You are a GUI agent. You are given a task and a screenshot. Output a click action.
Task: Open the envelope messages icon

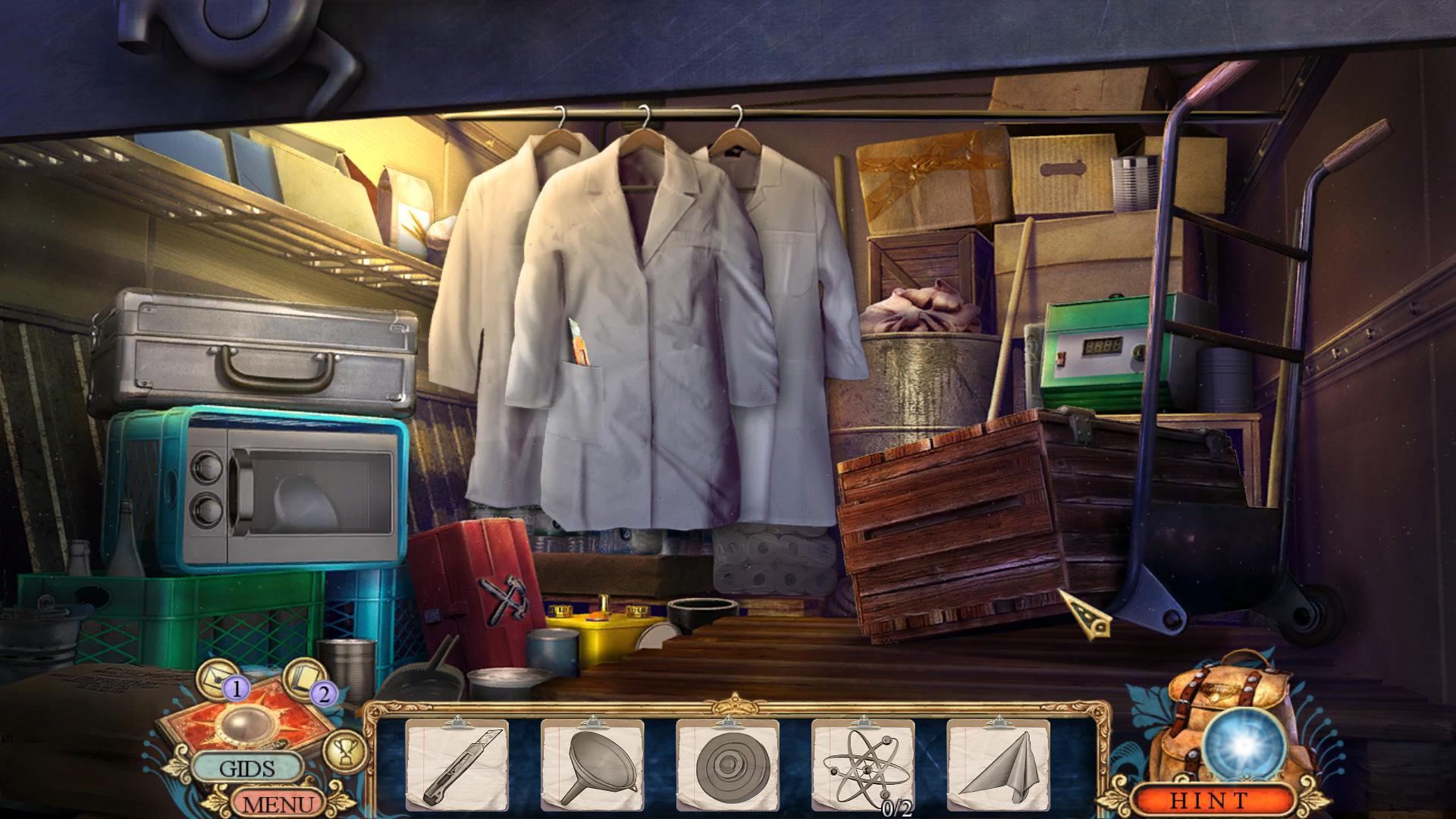tap(220, 675)
